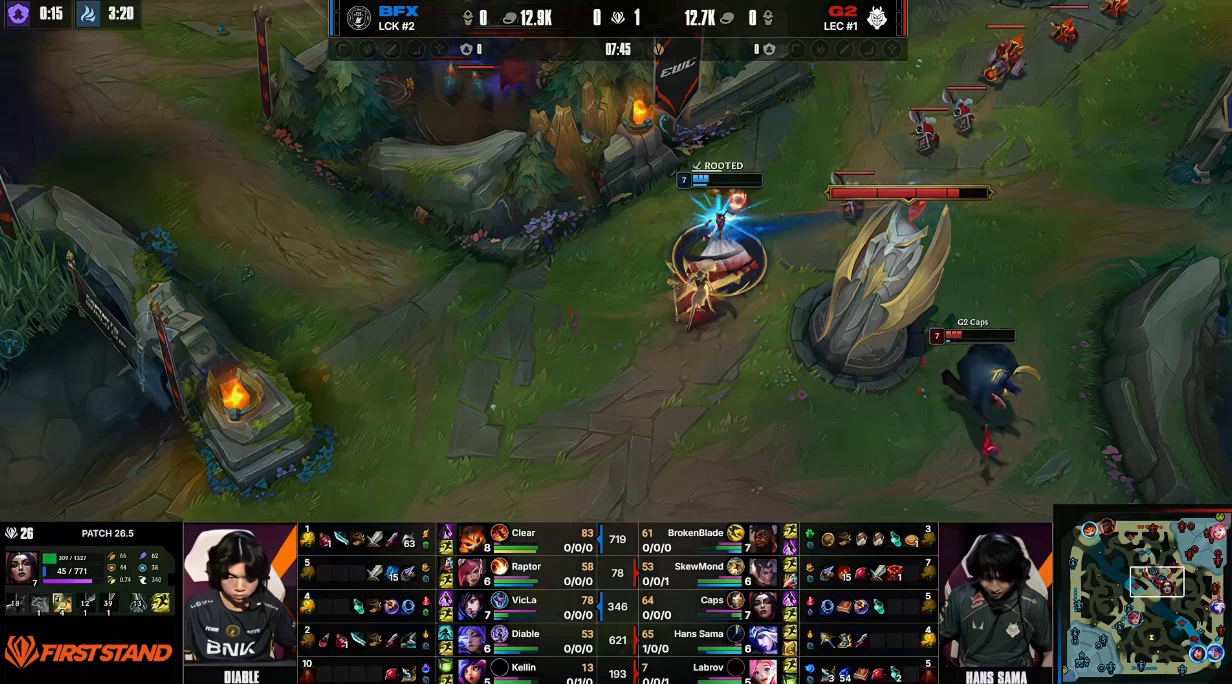The height and width of the screenshot is (684, 1232).
Task: Select Hans Sama's champion portrait
Action: coord(763,639)
